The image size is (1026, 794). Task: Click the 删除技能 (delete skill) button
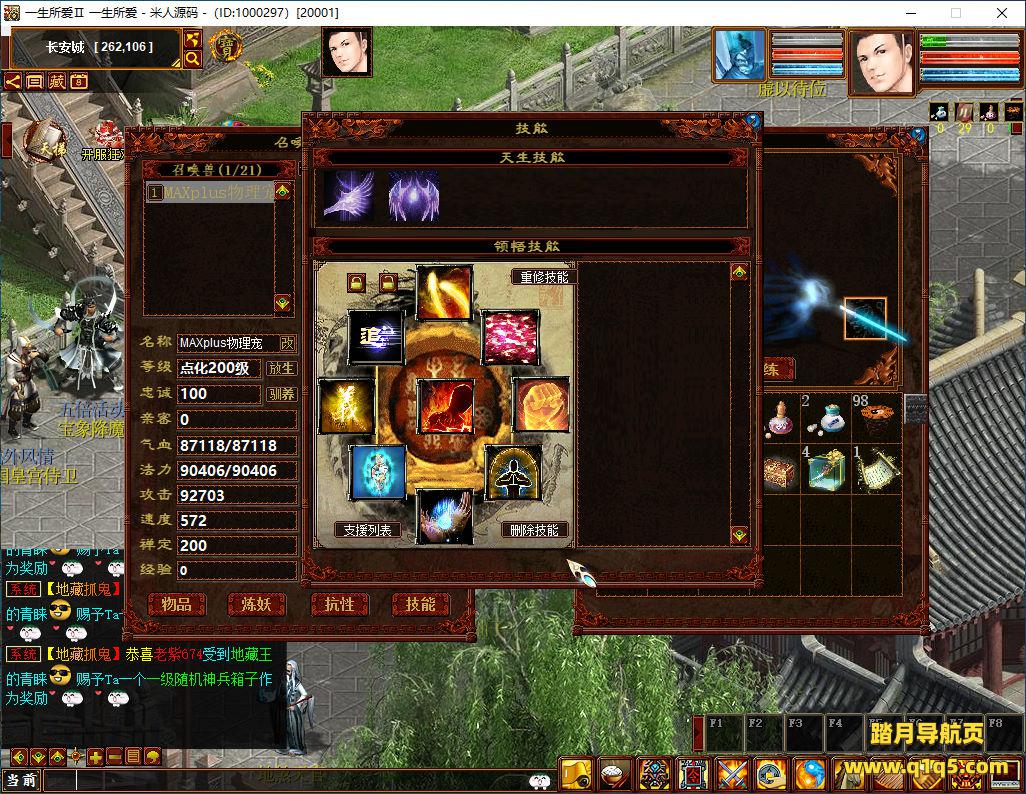pyautogui.click(x=535, y=530)
